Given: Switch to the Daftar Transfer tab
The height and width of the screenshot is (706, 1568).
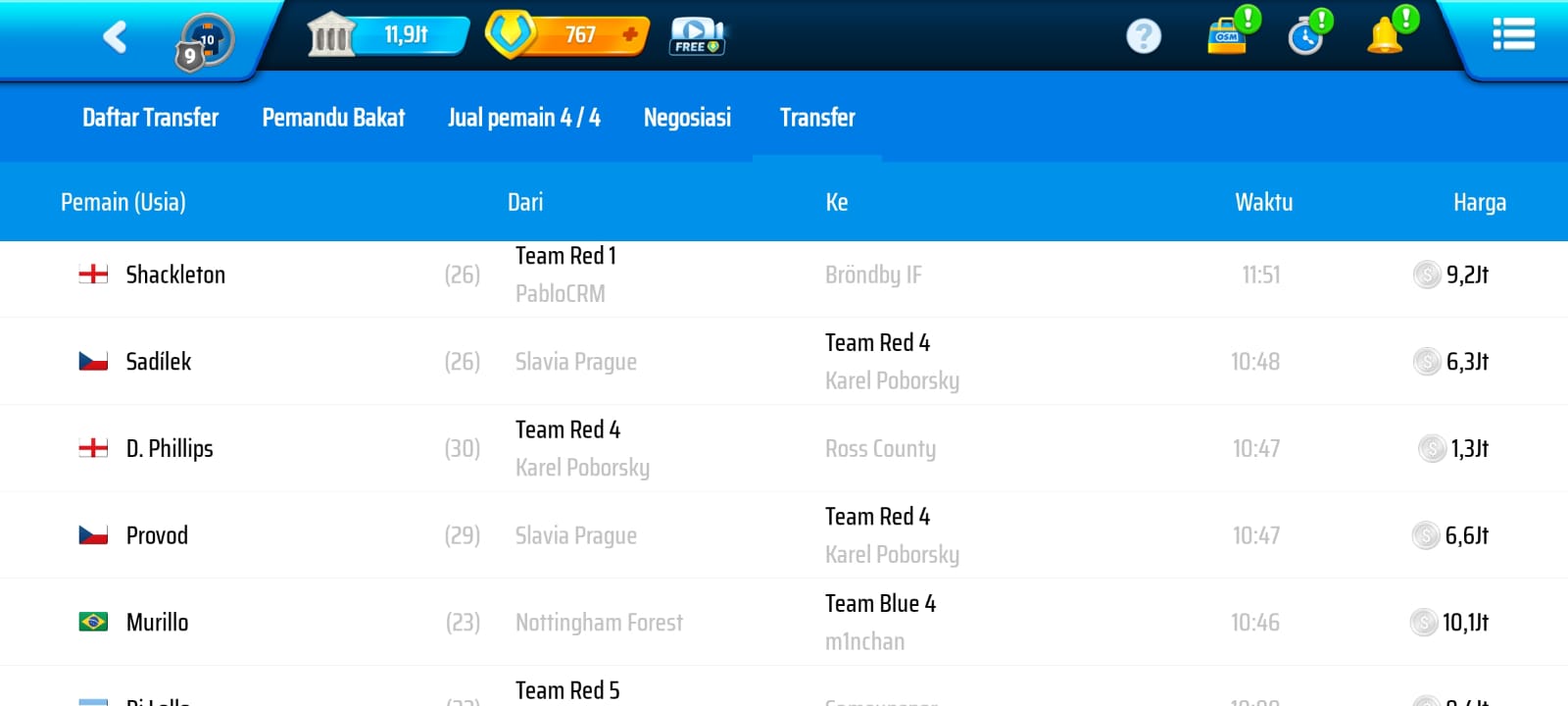Looking at the screenshot, I should pyautogui.click(x=150, y=118).
